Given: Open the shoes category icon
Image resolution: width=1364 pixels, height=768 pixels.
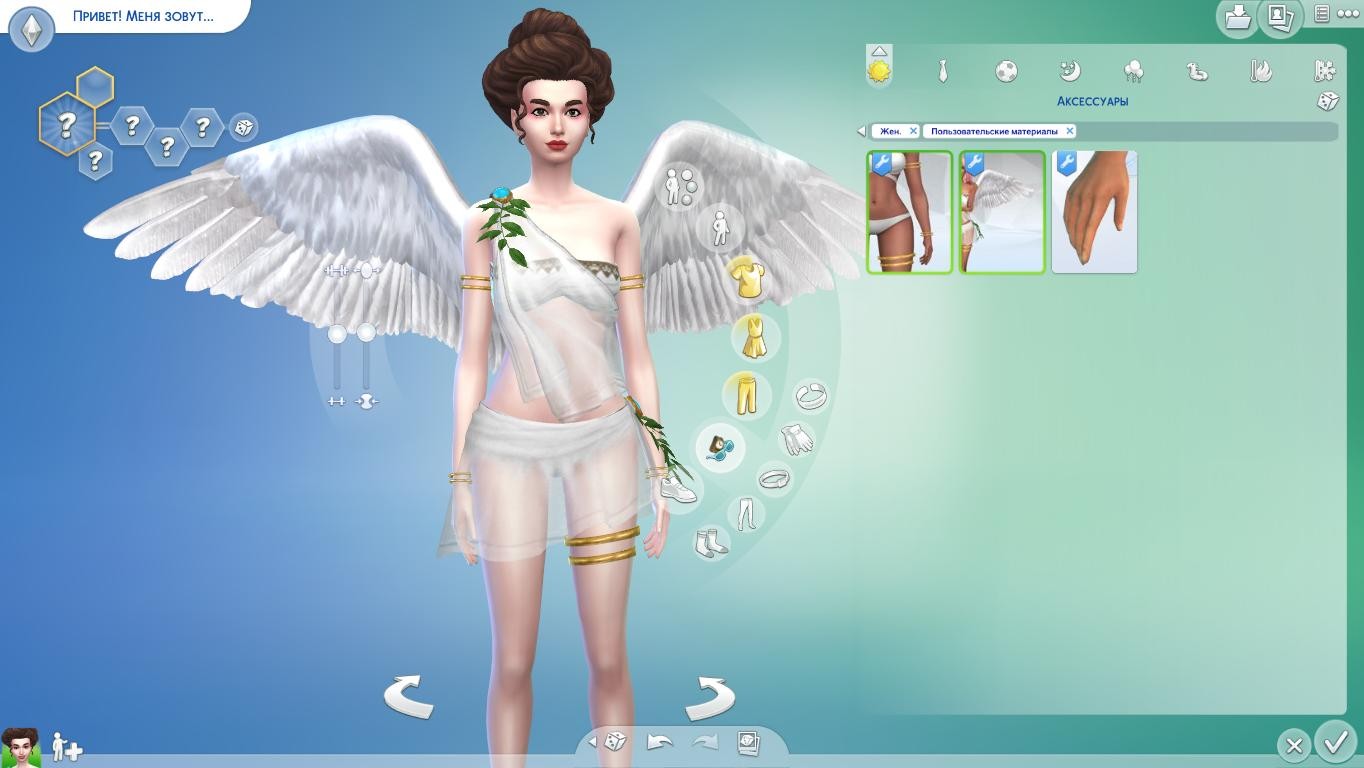Looking at the screenshot, I should (678, 490).
